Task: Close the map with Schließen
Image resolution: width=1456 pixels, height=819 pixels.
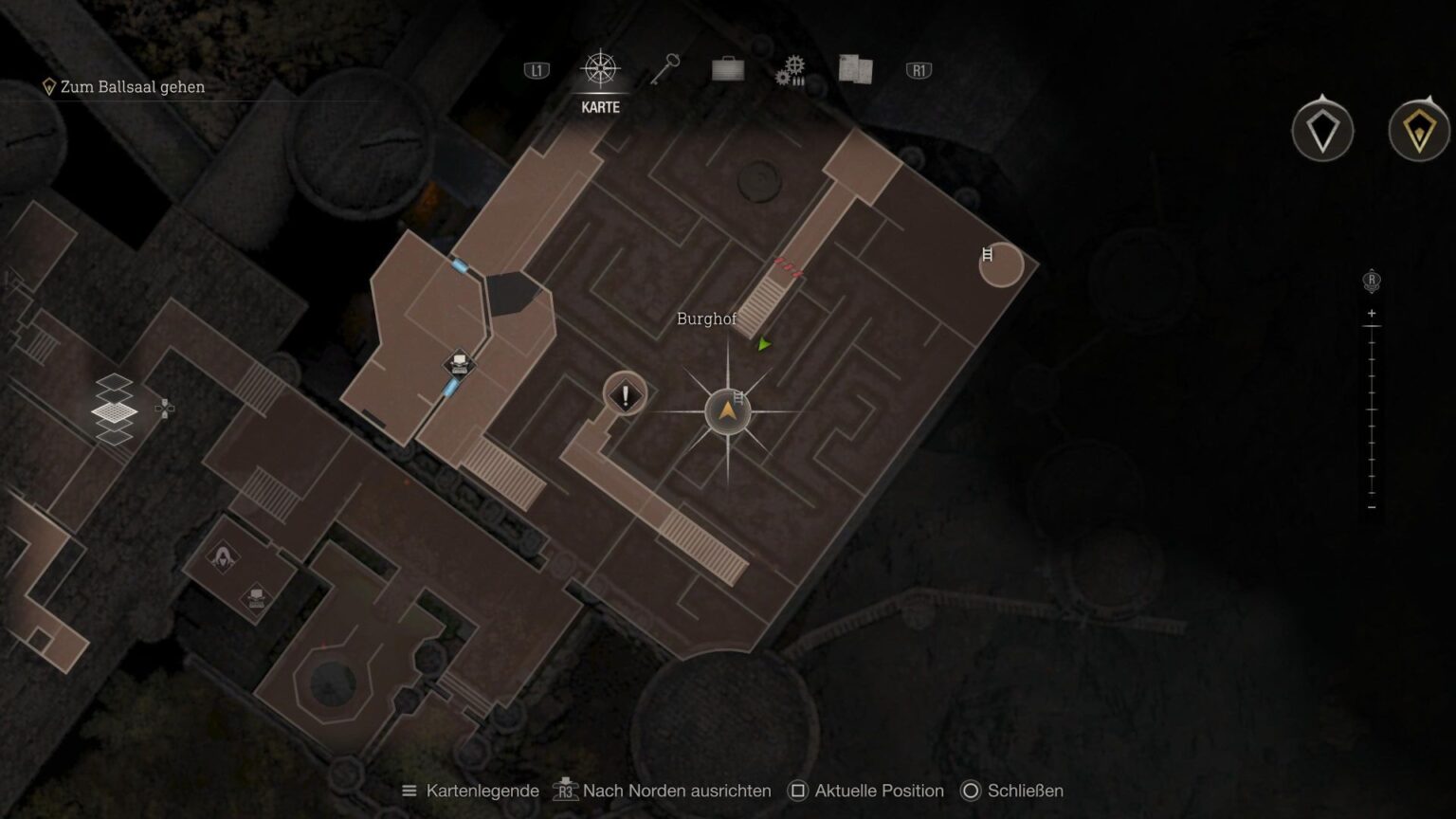Action: pos(1012,791)
